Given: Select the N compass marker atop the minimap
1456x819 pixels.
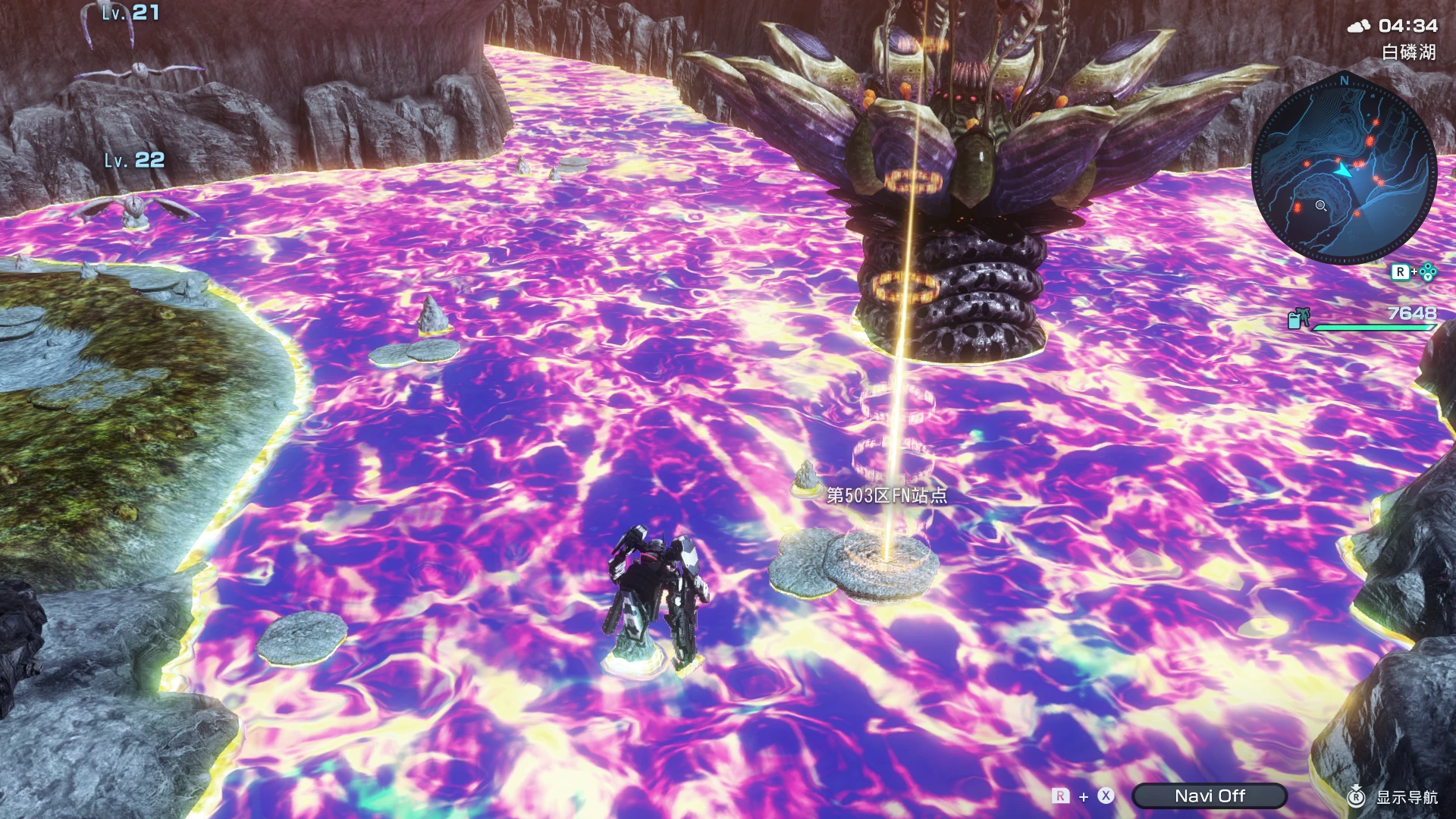Looking at the screenshot, I should point(1344,80).
